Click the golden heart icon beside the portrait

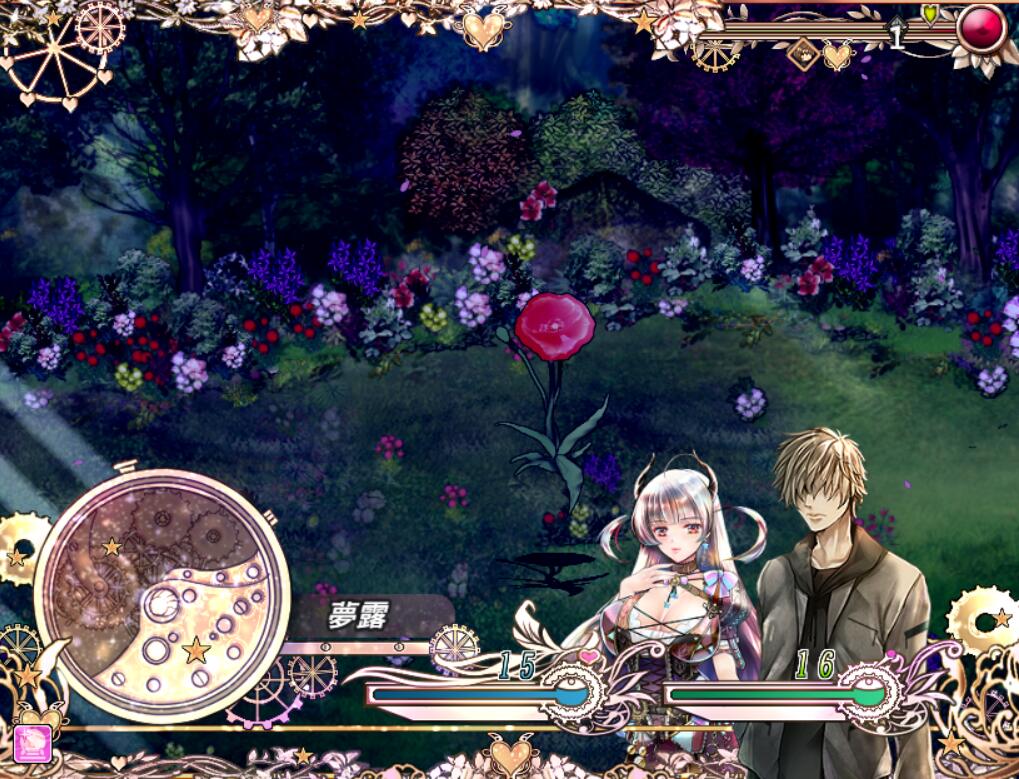(x=837, y=56)
